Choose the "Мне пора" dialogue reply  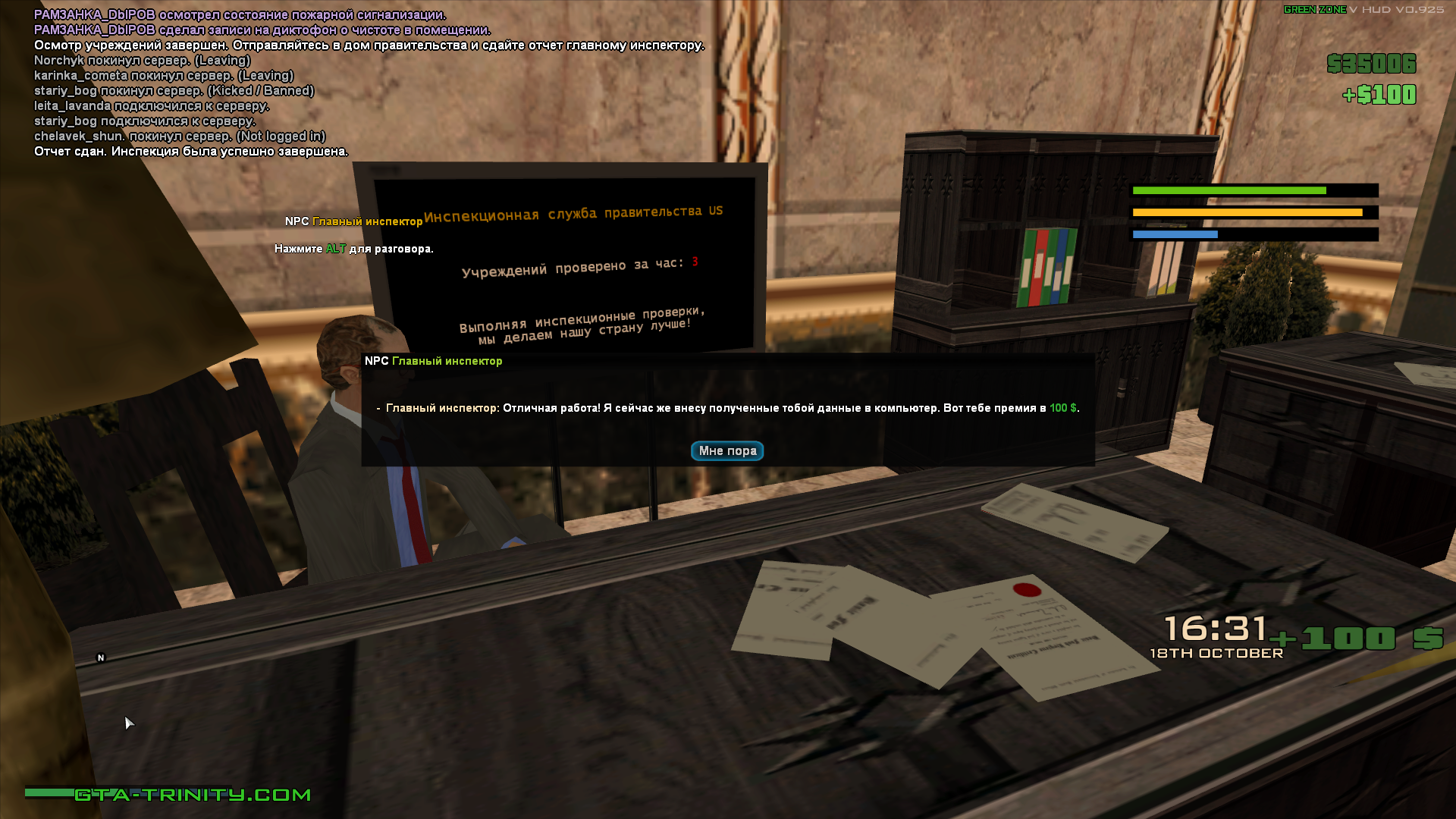pos(726,451)
